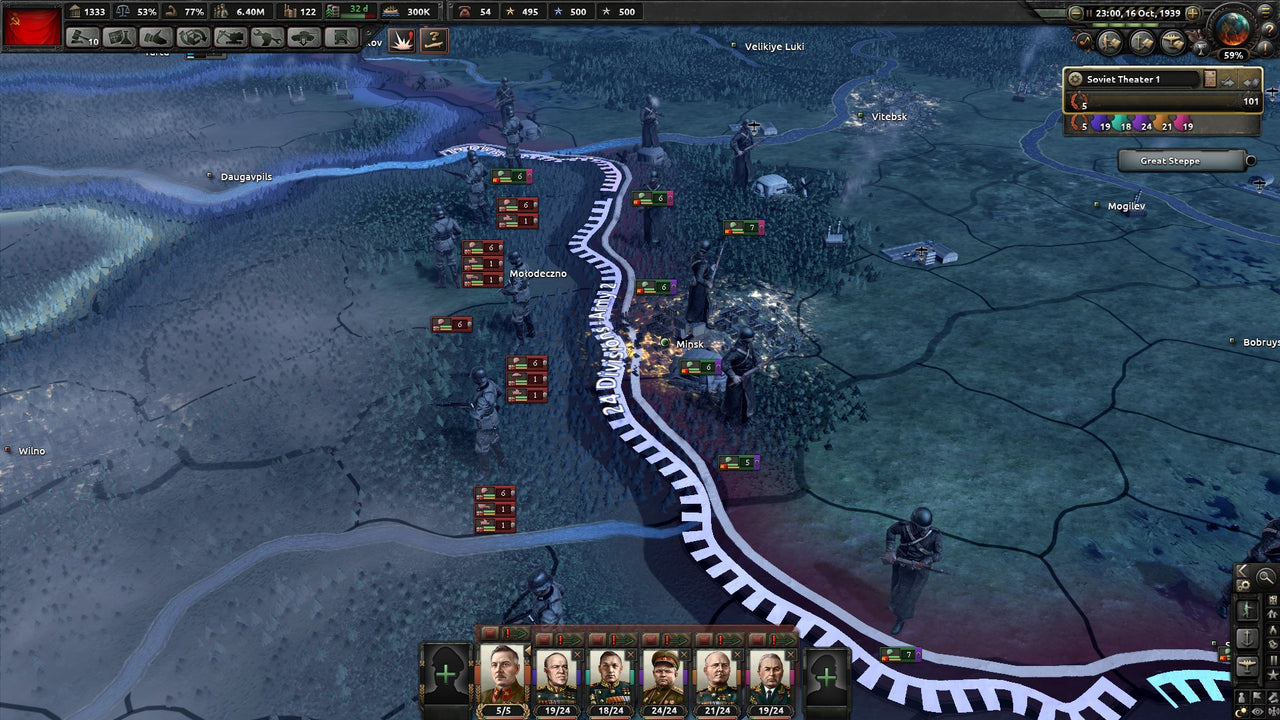This screenshot has height=720, width=1280.
Task: Click the trophy achievements icon near the date
Action: click(x=1203, y=47)
